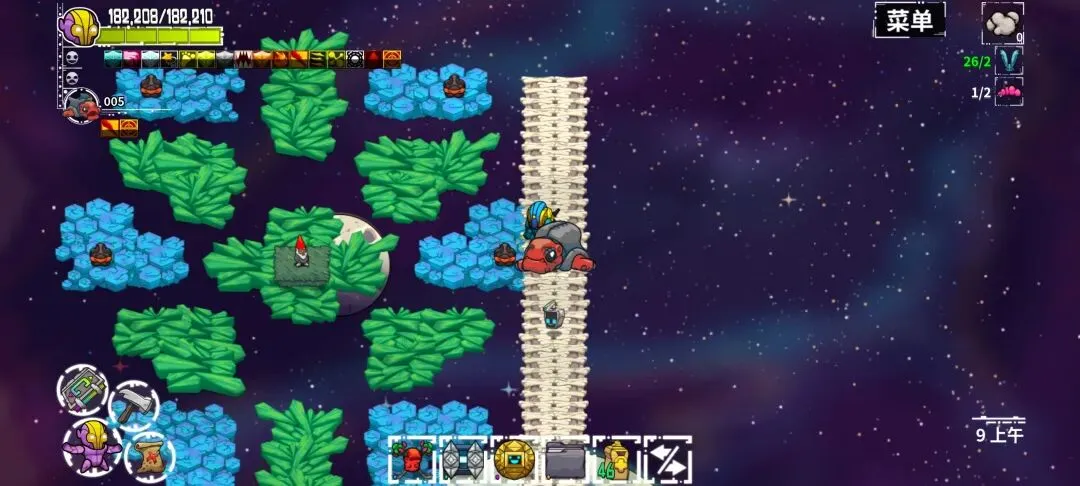
Task: Open the treasure map scroll button
Action: (148, 457)
